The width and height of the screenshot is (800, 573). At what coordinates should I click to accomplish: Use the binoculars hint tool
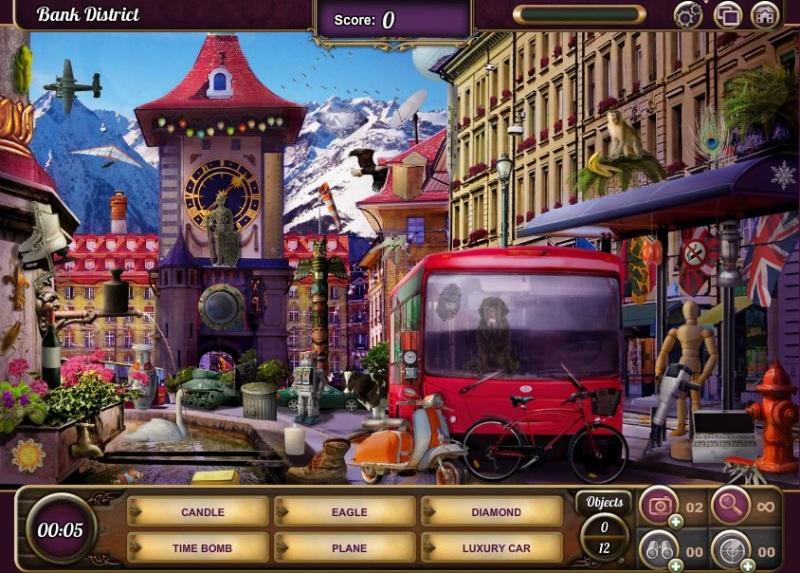[658, 548]
